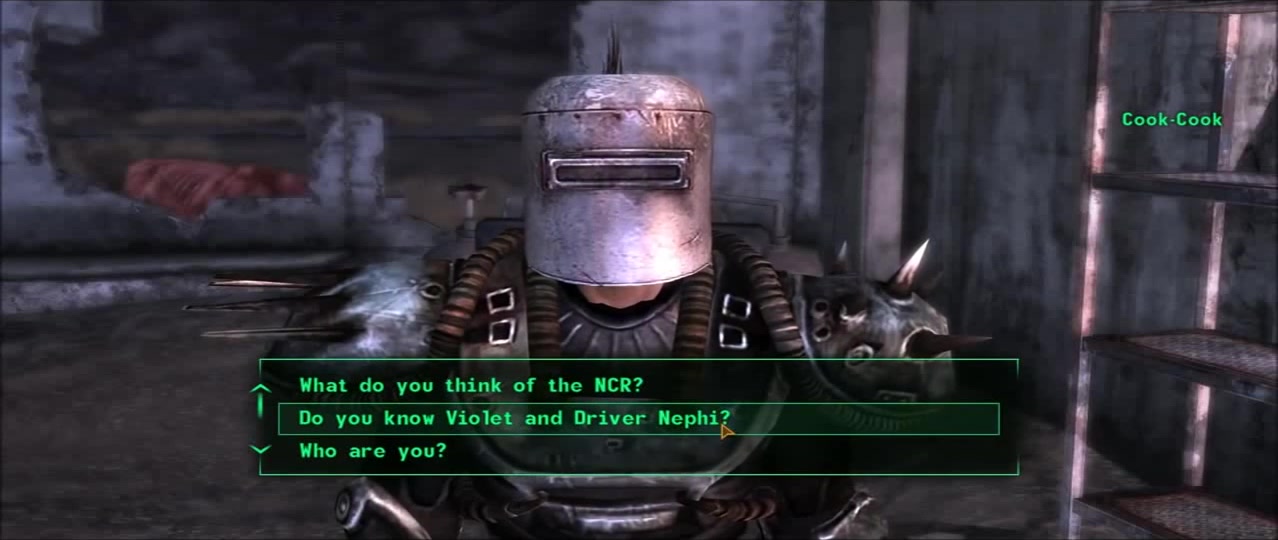Choose "Do you know Violet and Driver Nephi?"
The image size is (1278, 540).
coord(514,418)
